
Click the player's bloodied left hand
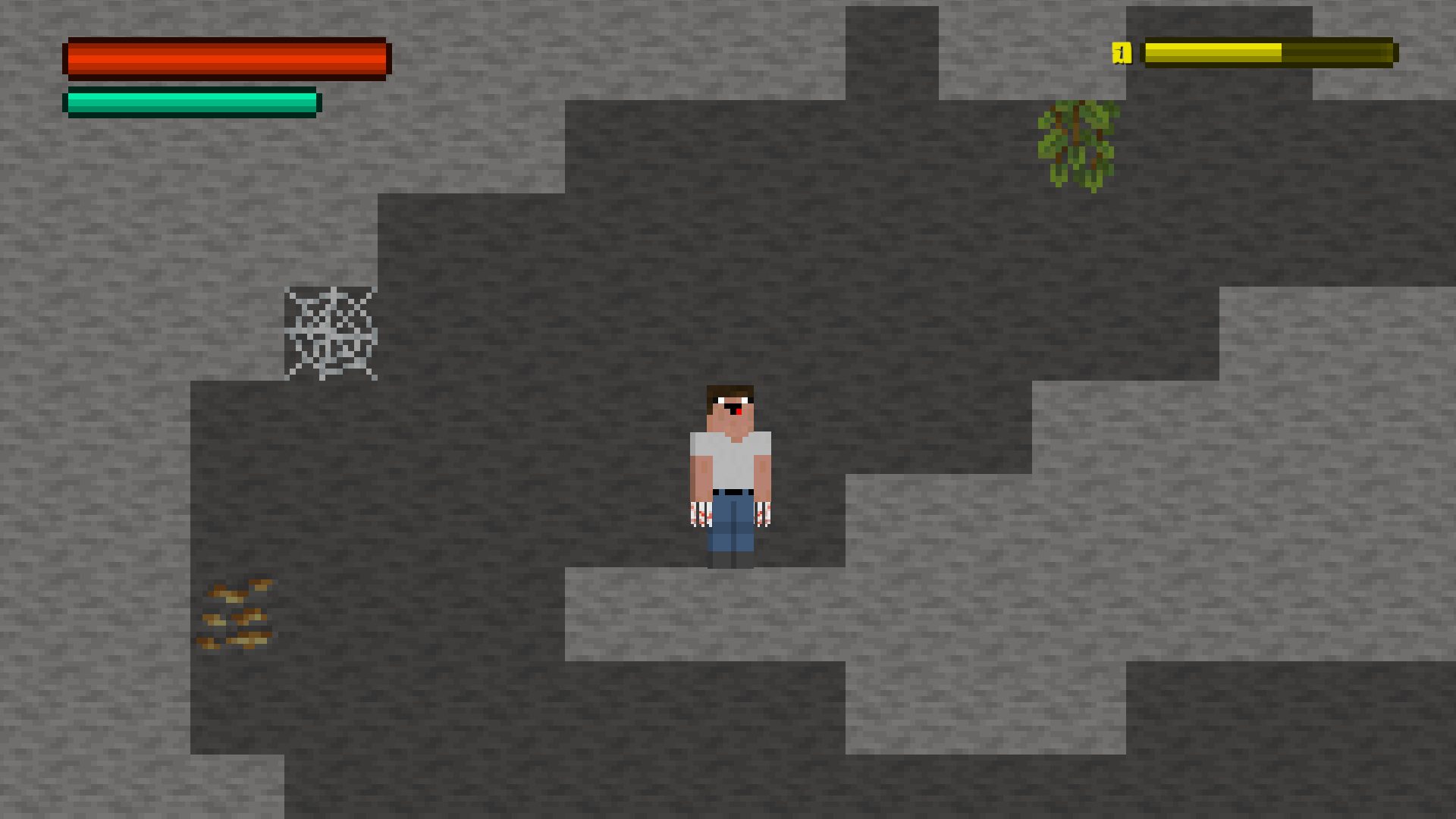pyautogui.click(x=762, y=516)
